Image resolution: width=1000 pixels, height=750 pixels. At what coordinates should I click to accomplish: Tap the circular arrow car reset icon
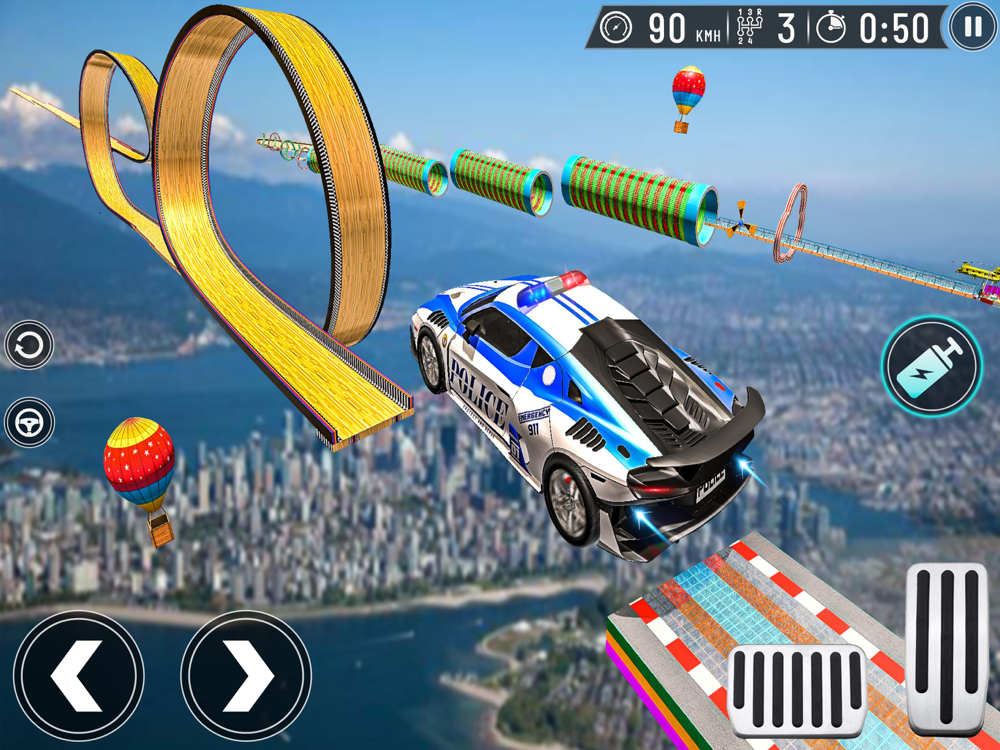29,347
